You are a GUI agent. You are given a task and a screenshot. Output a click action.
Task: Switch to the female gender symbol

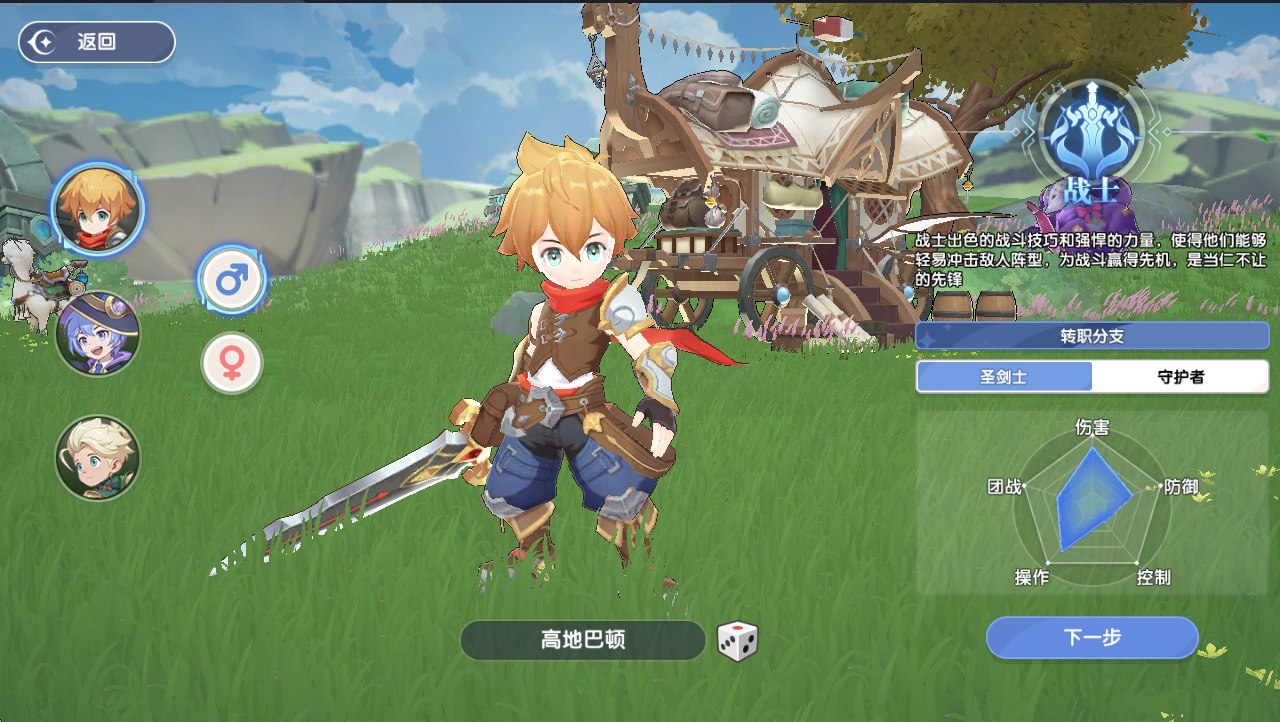point(232,362)
